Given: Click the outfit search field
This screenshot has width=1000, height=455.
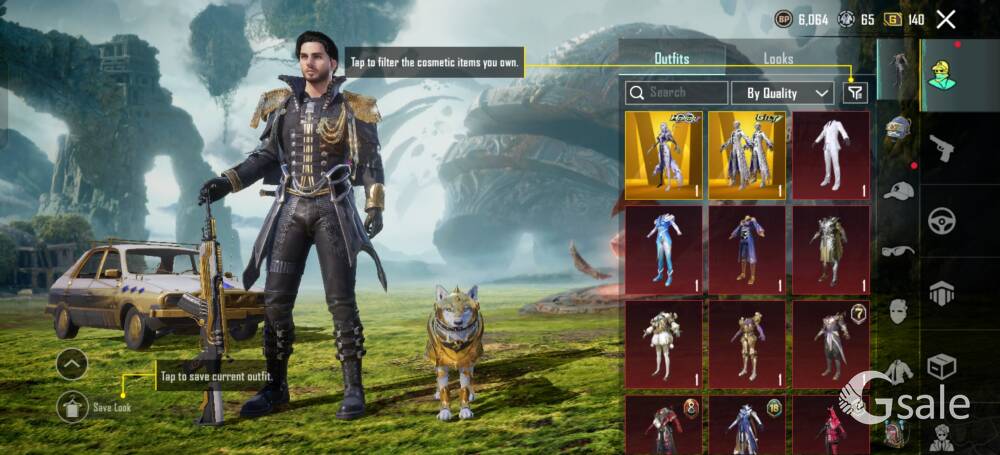Looking at the screenshot, I should click(677, 93).
